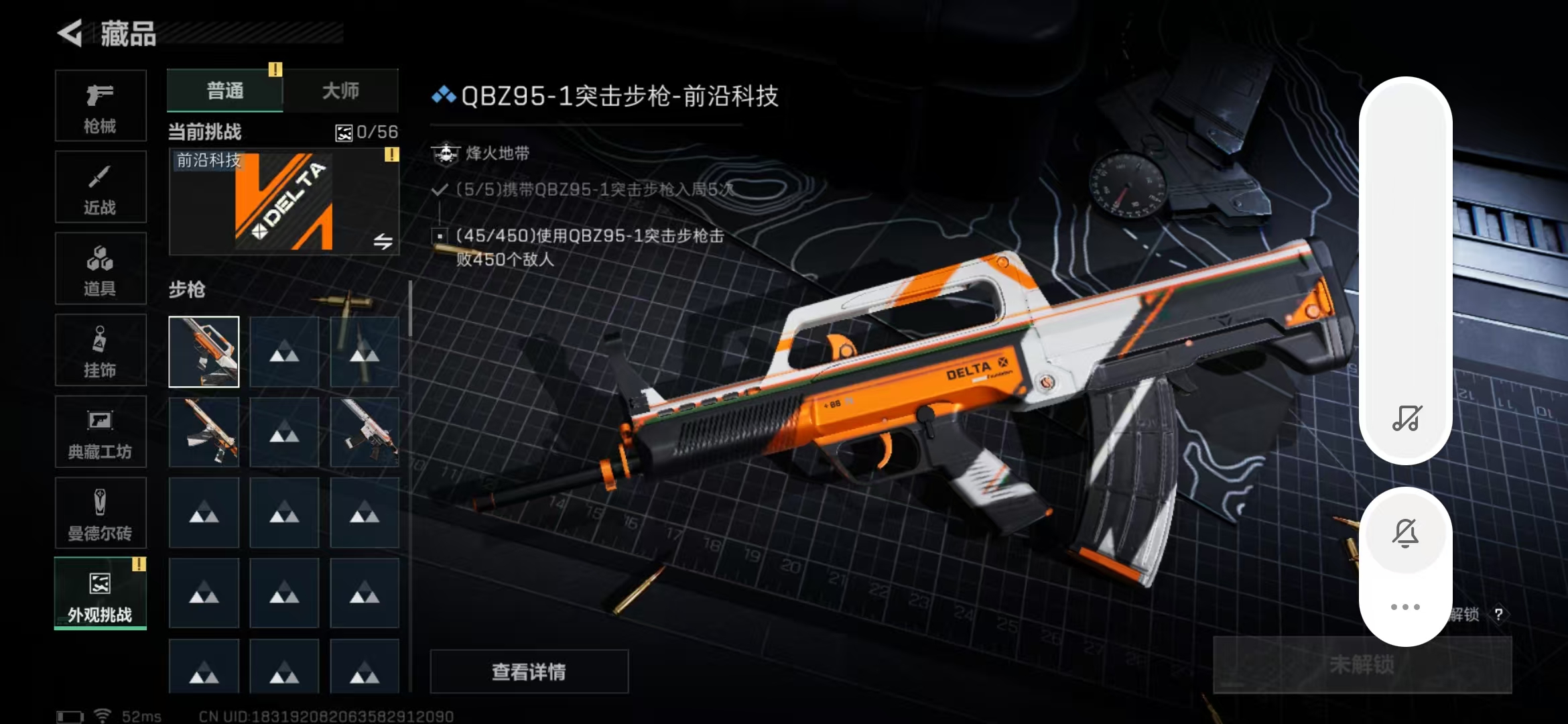Go back from the 藏品 screen
The image size is (1568, 724).
pyautogui.click(x=70, y=33)
